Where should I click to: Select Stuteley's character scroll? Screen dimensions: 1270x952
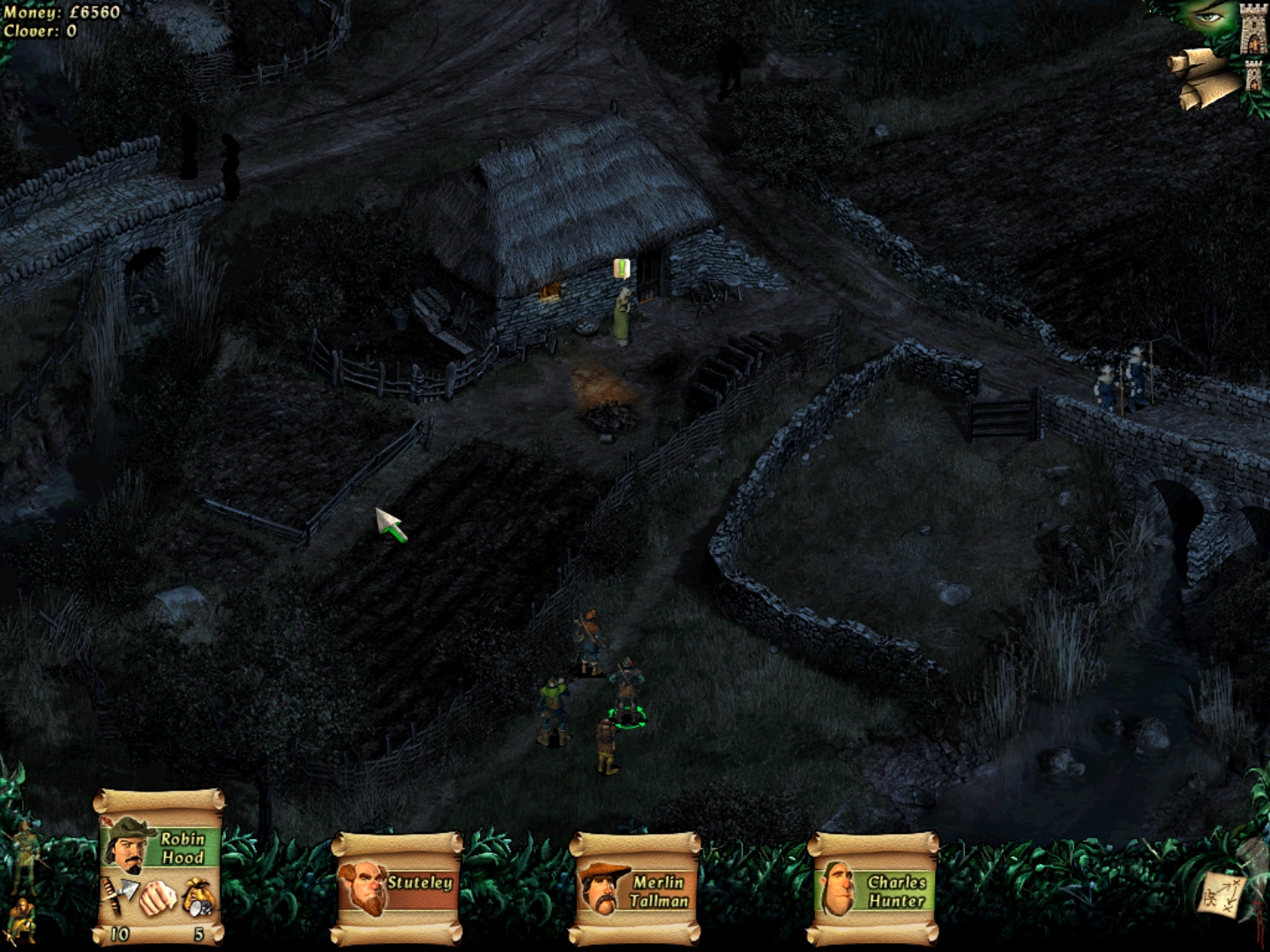(x=399, y=887)
